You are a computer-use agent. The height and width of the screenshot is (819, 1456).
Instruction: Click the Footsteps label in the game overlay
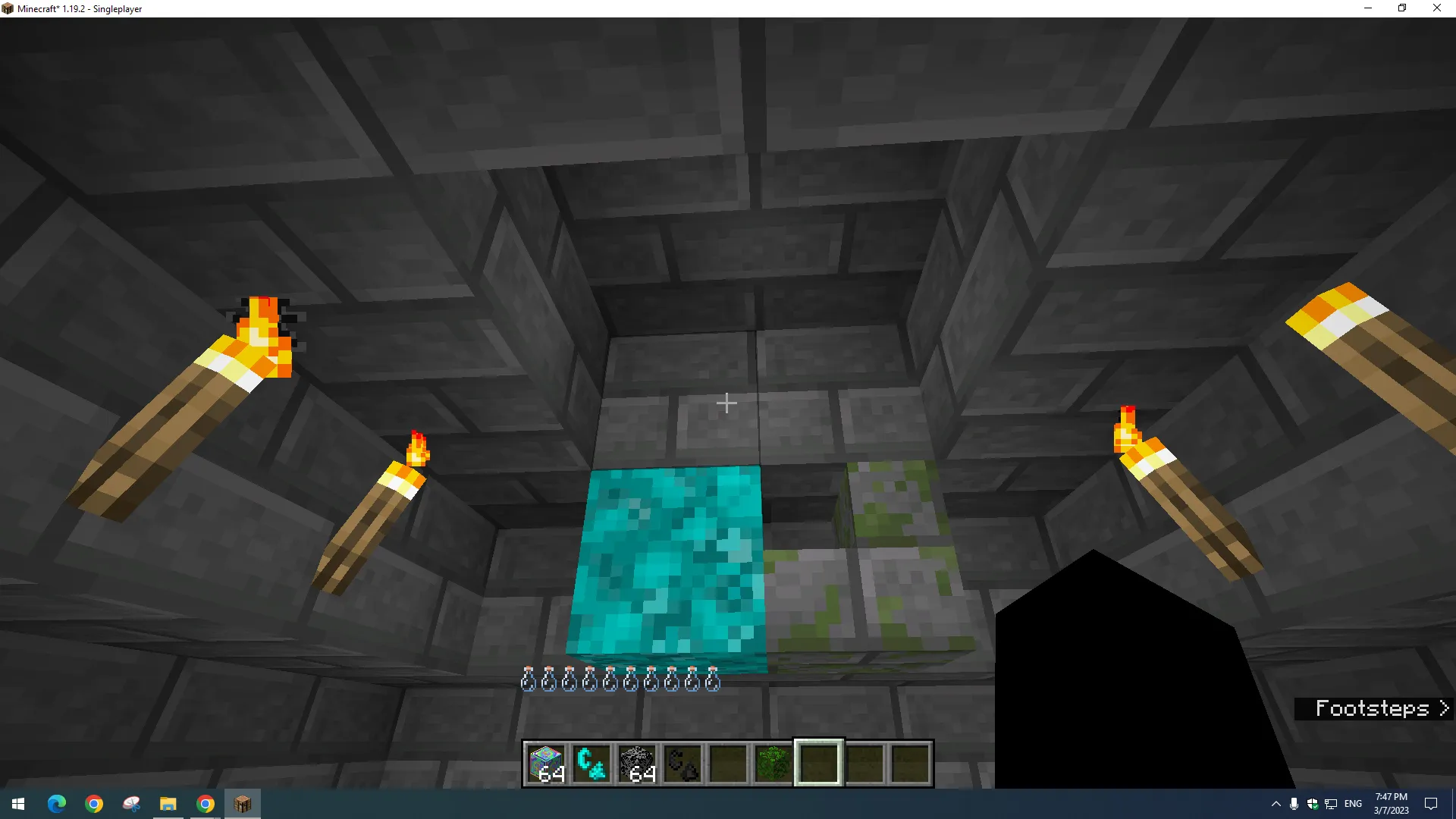tap(1373, 708)
